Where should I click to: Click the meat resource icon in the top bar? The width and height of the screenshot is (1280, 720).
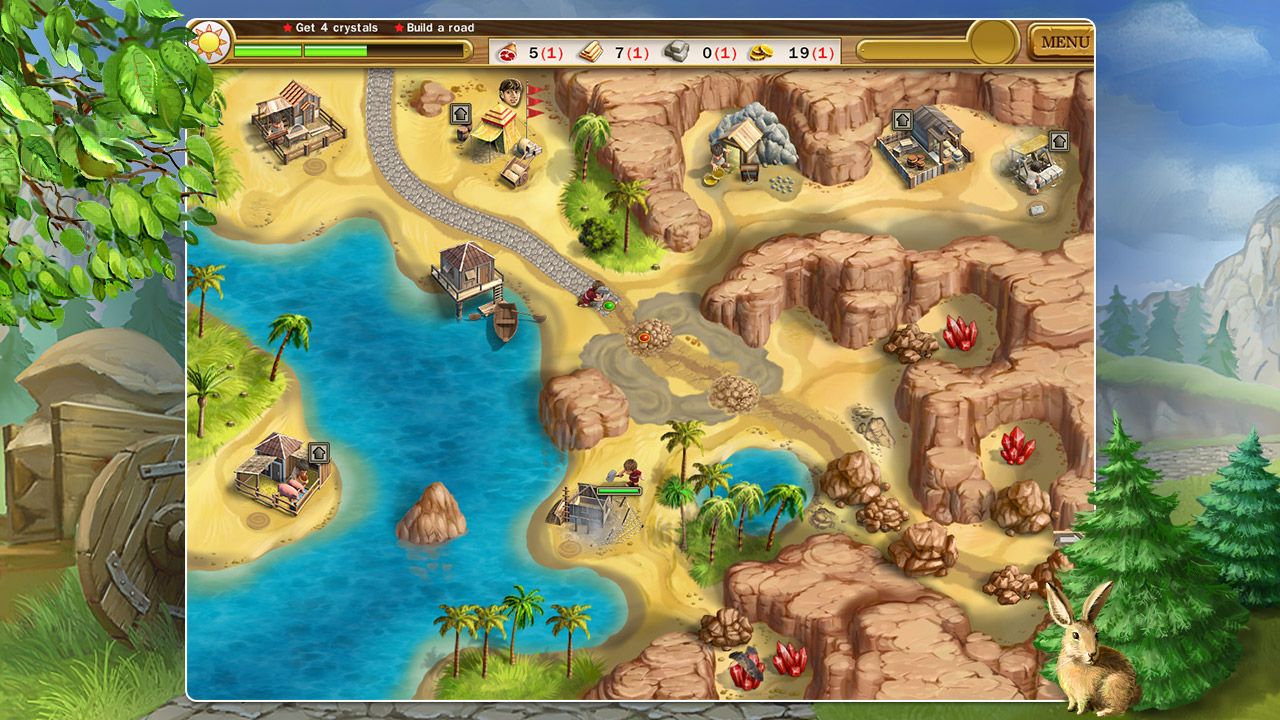point(508,51)
